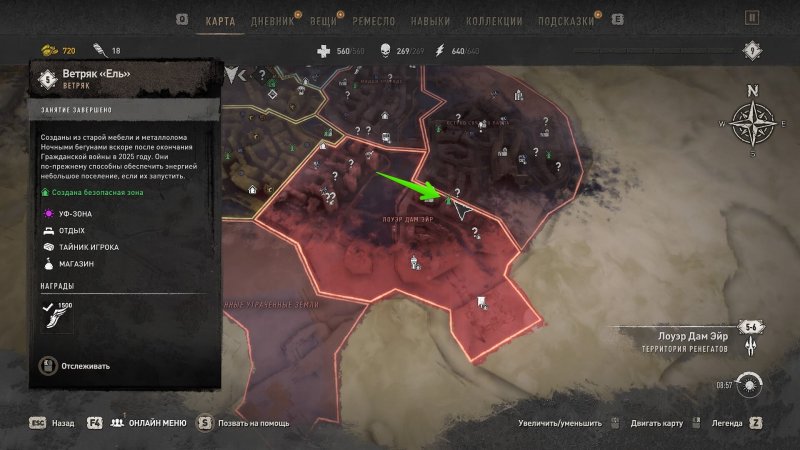
Task: Click the Лоуэр Дам Эйр region label
Action: pyautogui.click(x=685, y=336)
